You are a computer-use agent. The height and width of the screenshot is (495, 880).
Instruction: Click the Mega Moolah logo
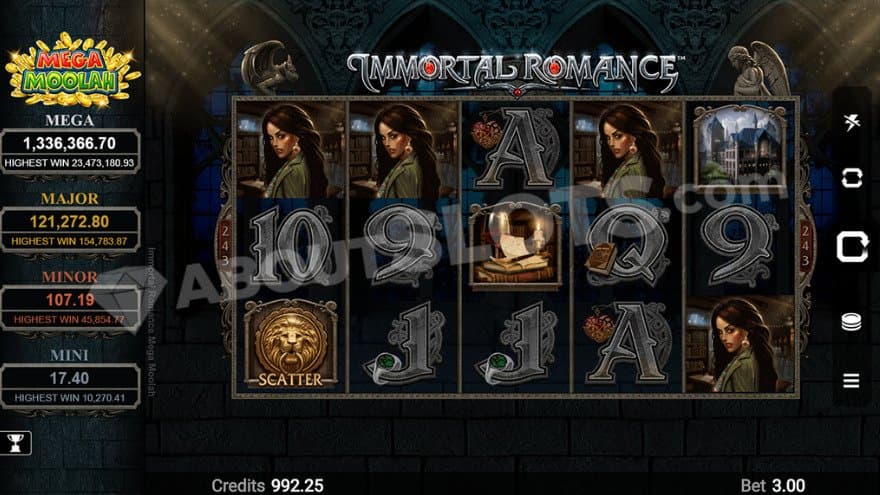(72, 68)
